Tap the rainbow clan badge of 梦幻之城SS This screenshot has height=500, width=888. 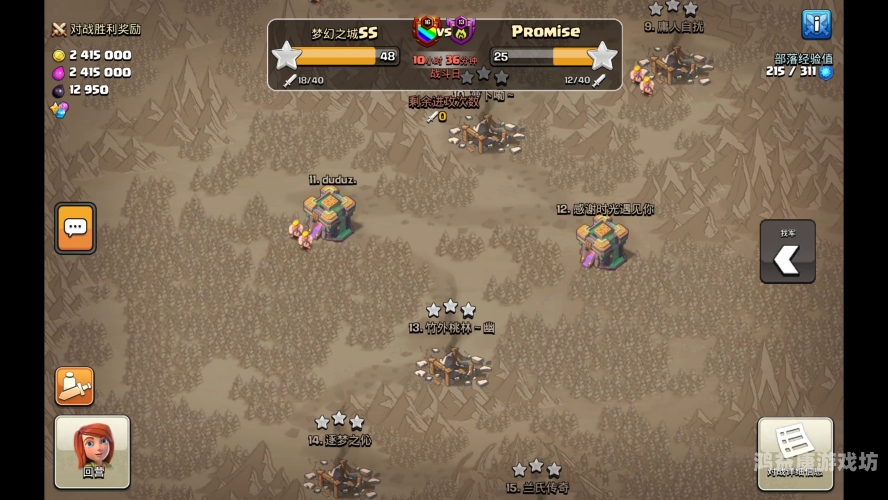click(x=427, y=30)
